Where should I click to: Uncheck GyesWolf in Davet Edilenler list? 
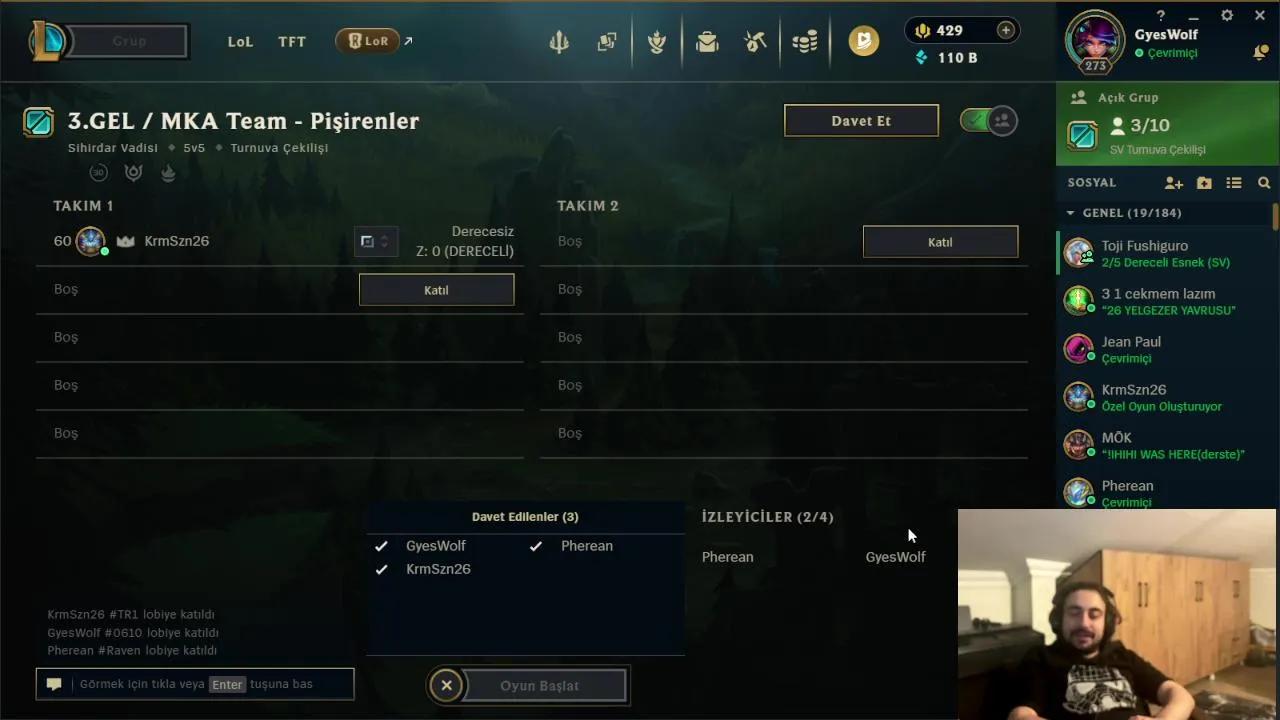click(381, 546)
